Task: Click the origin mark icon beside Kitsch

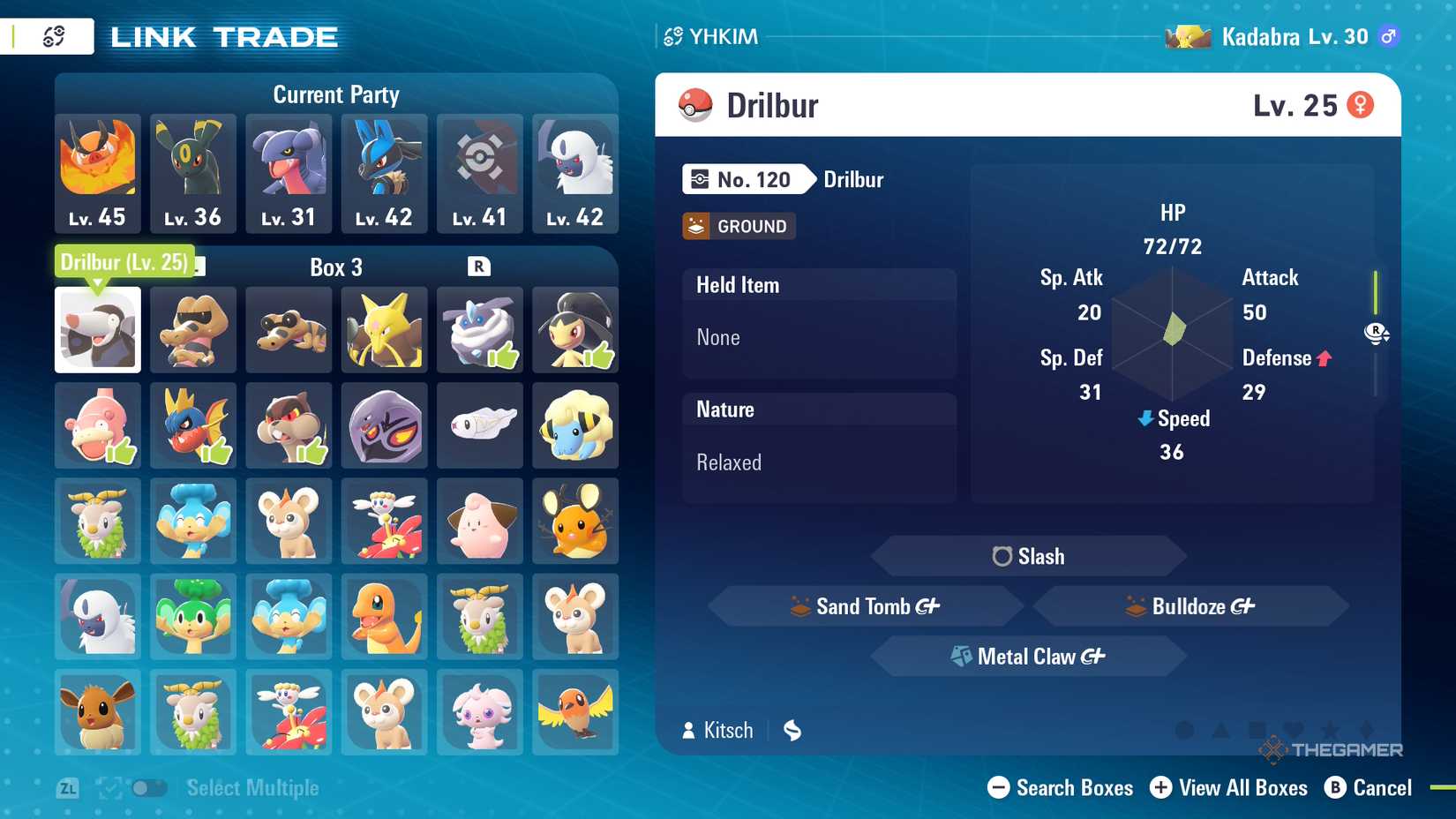Action: (x=792, y=730)
